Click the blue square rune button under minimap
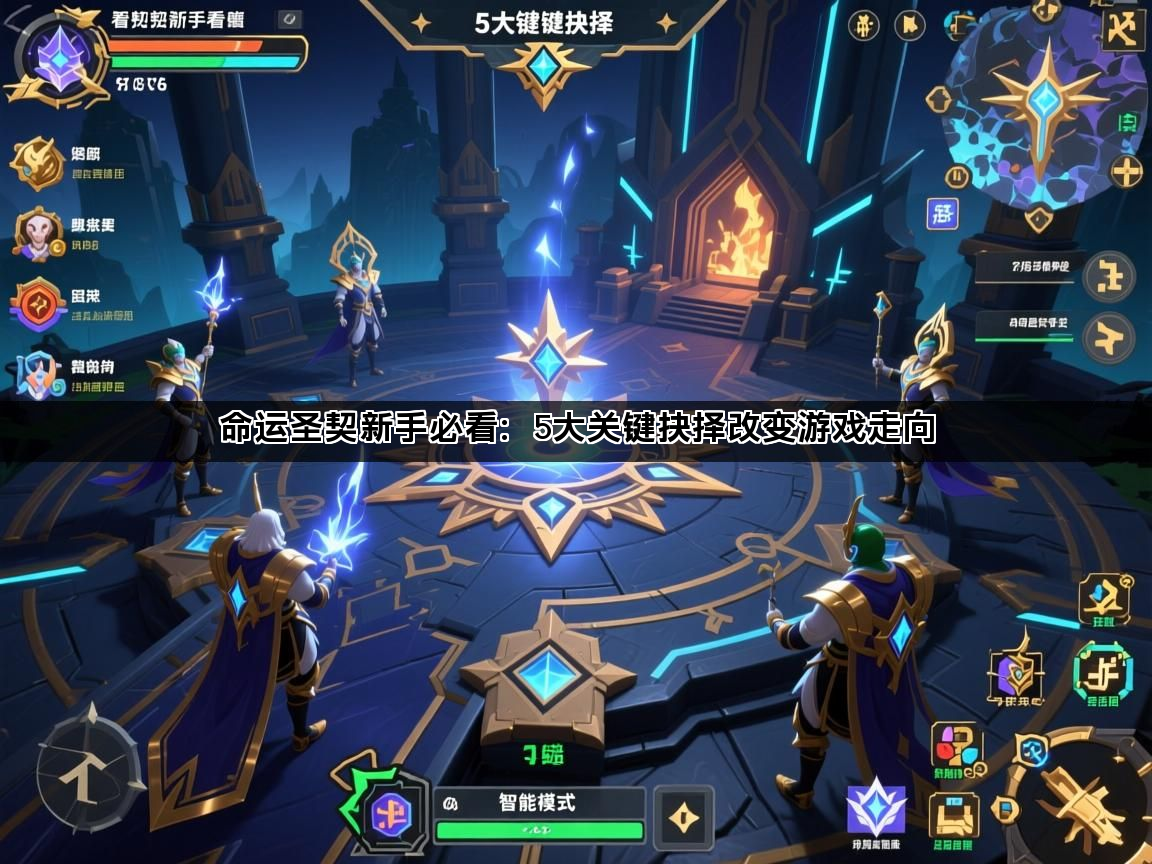This screenshot has width=1152, height=864. (x=942, y=213)
